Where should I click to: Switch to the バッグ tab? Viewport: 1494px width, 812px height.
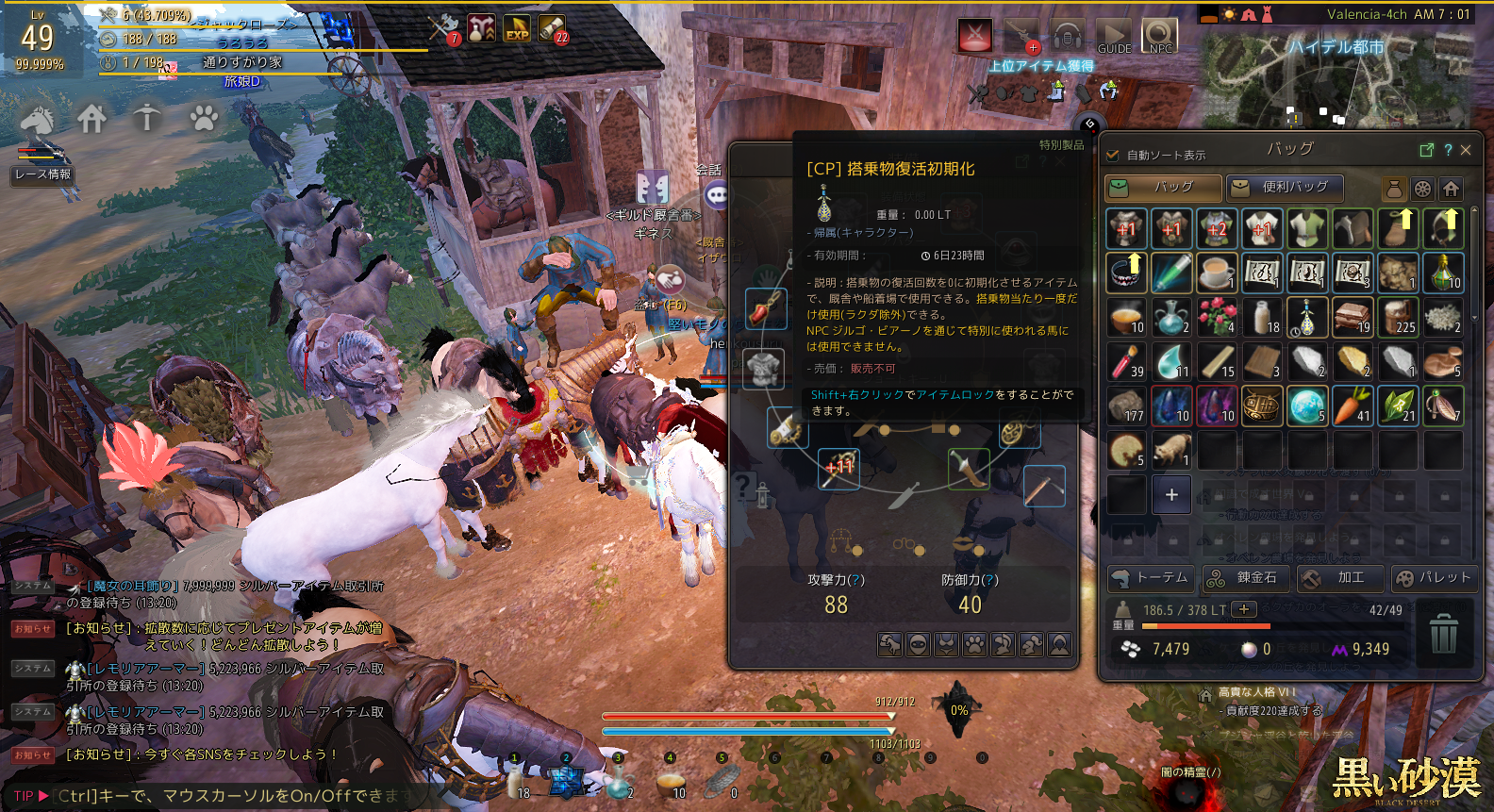tap(1164, 188)
